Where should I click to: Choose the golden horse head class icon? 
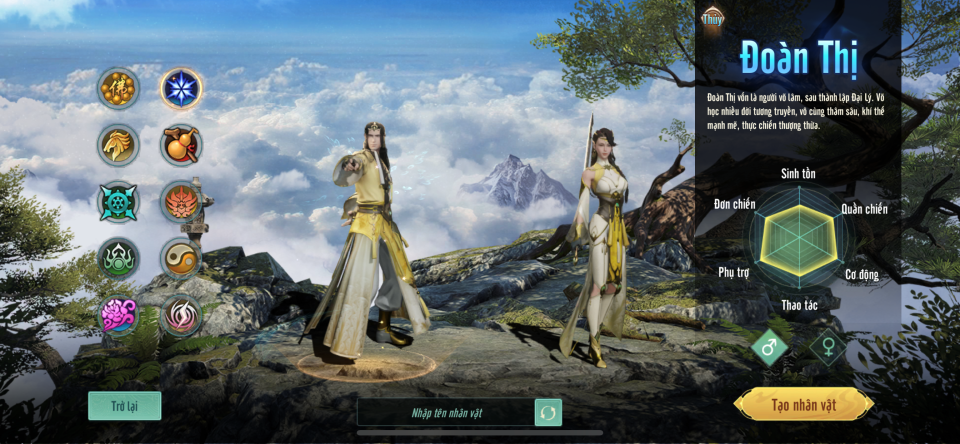[119, 145]
